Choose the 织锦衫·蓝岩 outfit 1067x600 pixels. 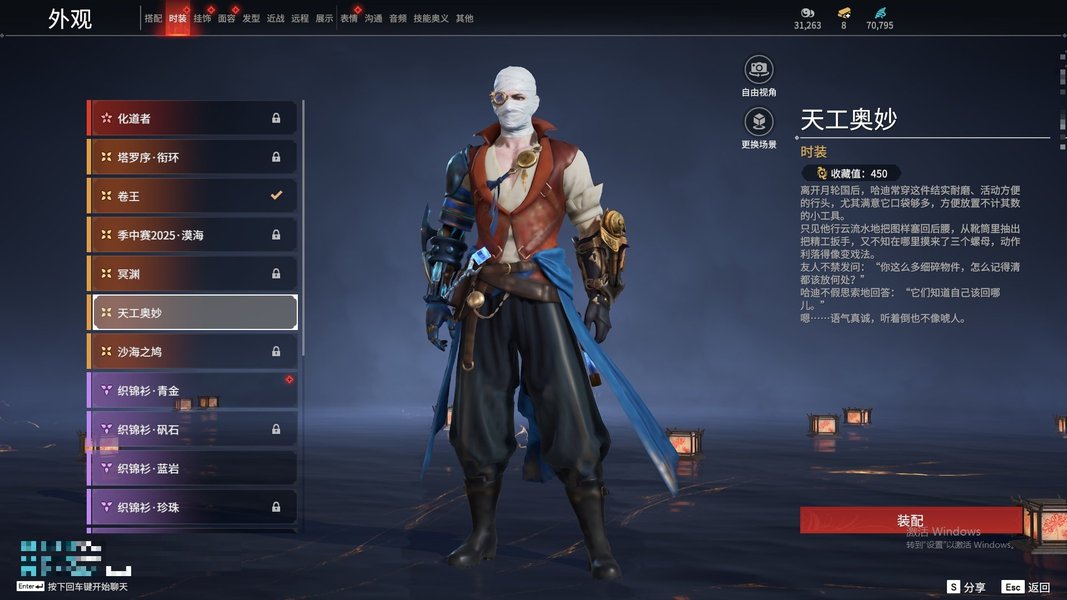192,469
